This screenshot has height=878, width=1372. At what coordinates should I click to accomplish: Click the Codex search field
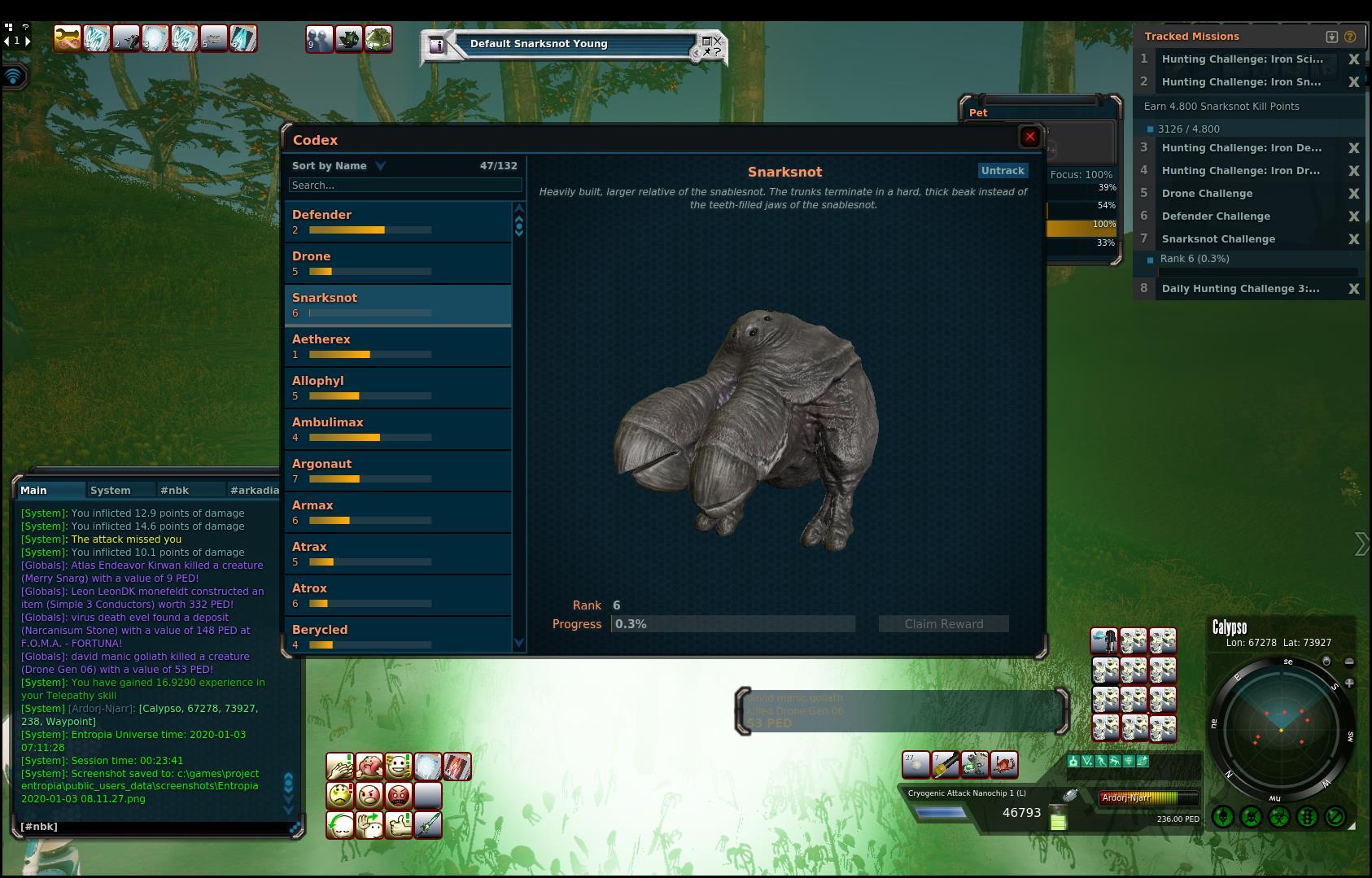(404, 186)
